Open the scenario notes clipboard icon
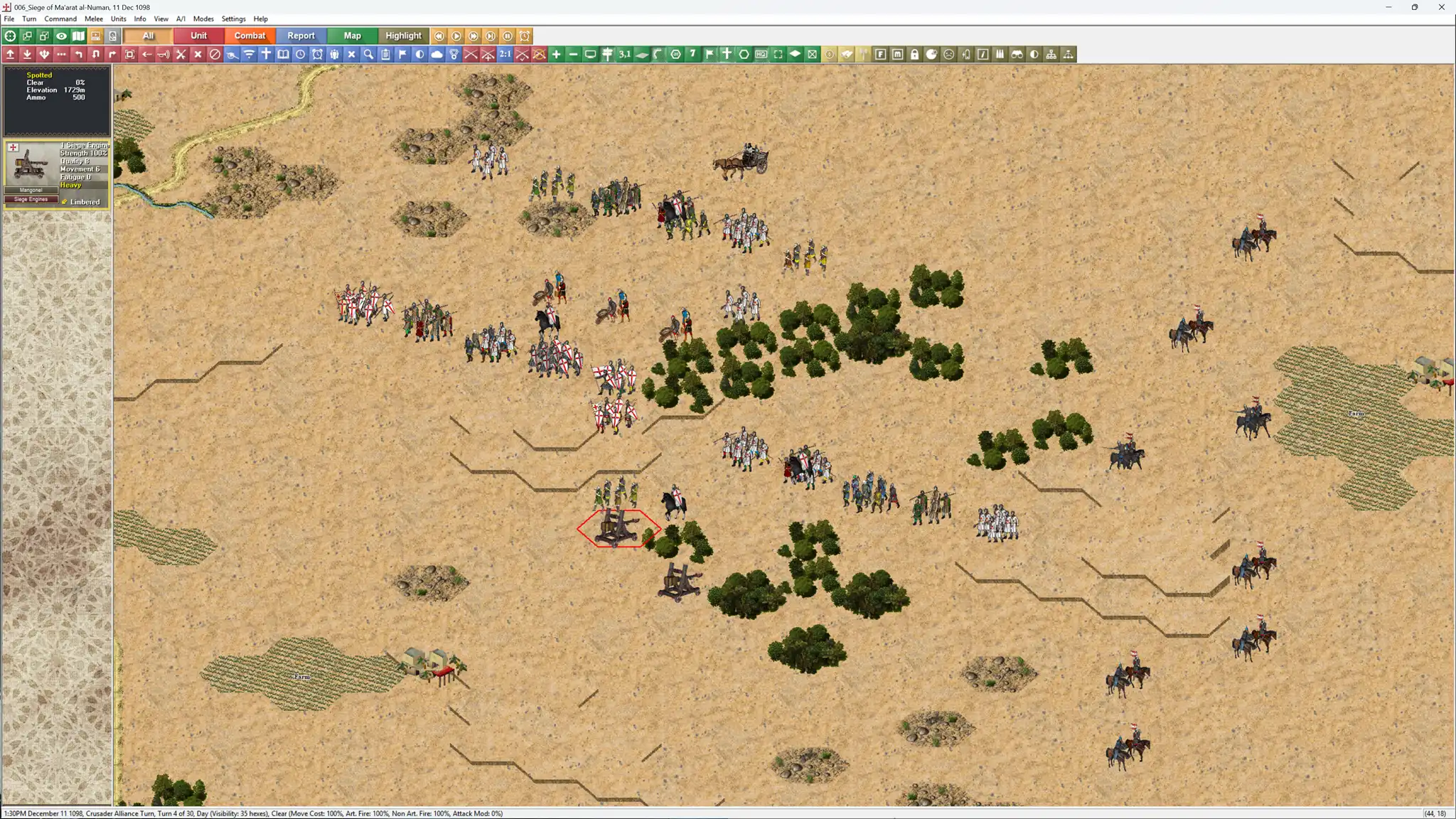Viewport: 1456px width, 819px height. 385,54
